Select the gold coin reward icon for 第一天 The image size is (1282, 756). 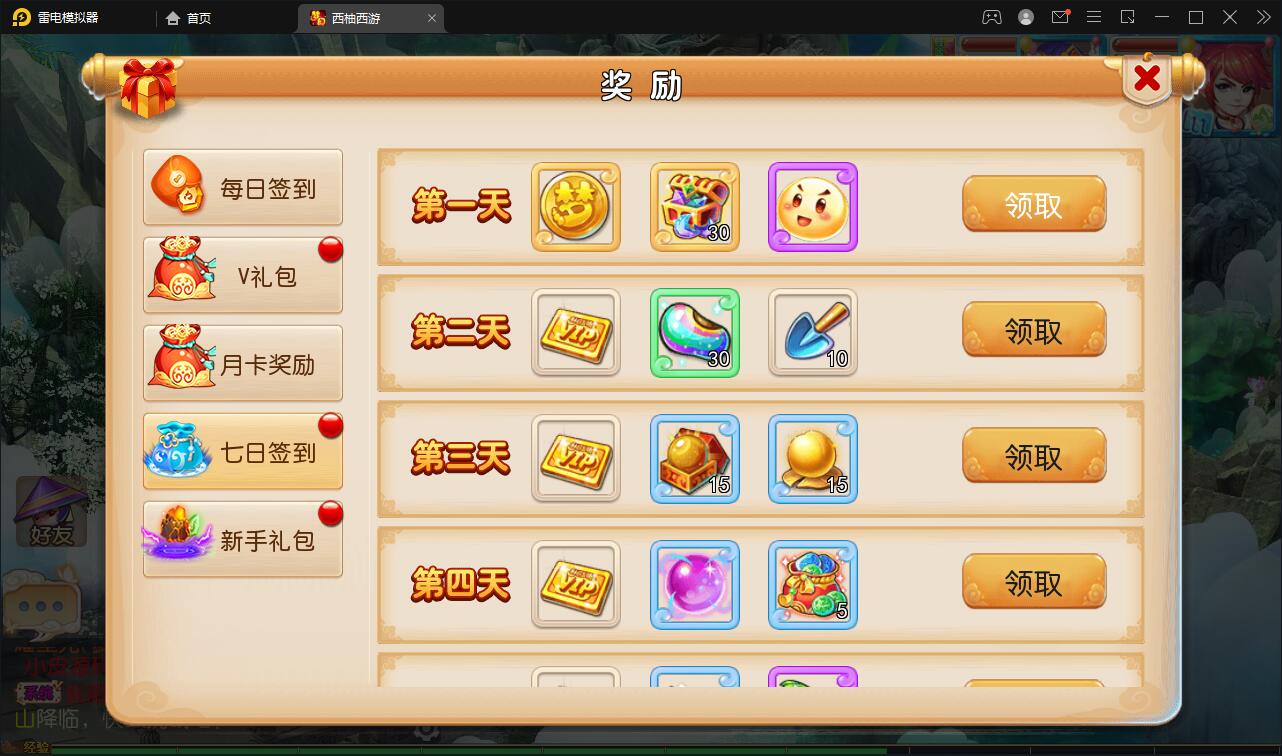point(575,207)
